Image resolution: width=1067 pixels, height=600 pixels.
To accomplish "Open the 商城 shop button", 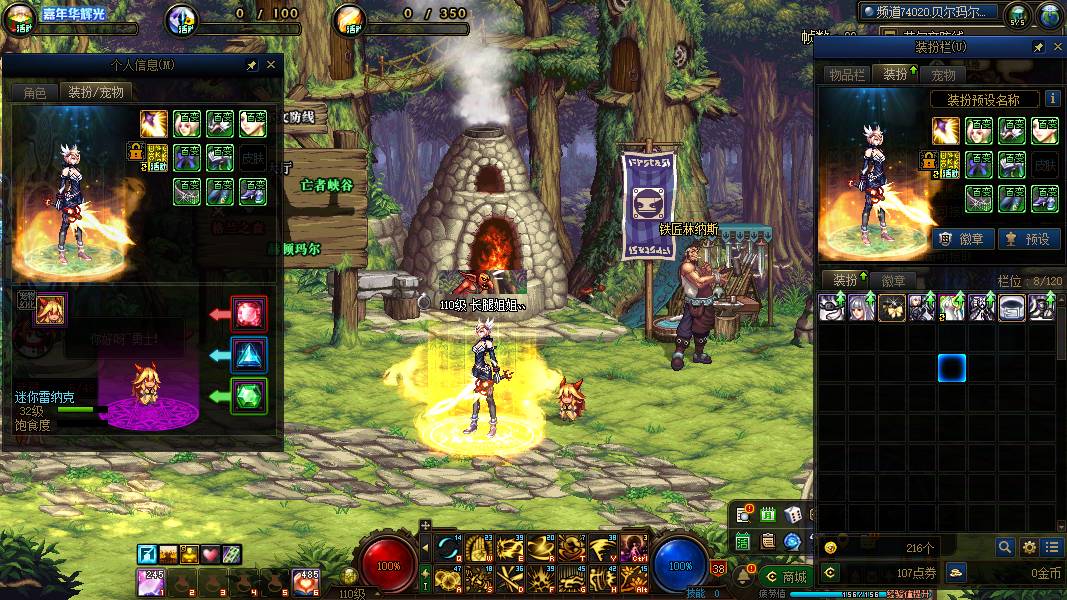I will click(x=785, y=576).
